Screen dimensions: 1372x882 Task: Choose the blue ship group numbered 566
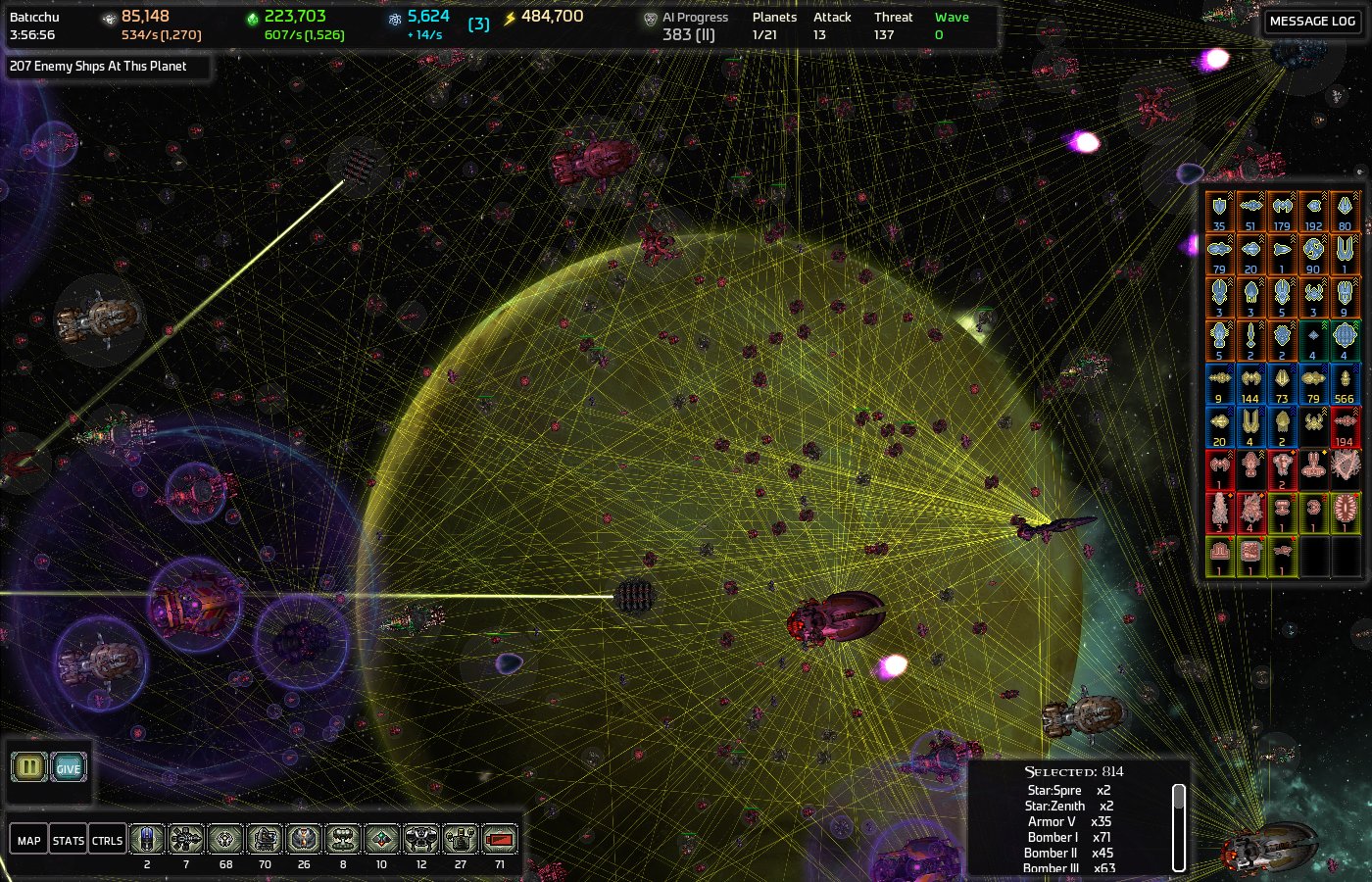[x=1345, y=383]
